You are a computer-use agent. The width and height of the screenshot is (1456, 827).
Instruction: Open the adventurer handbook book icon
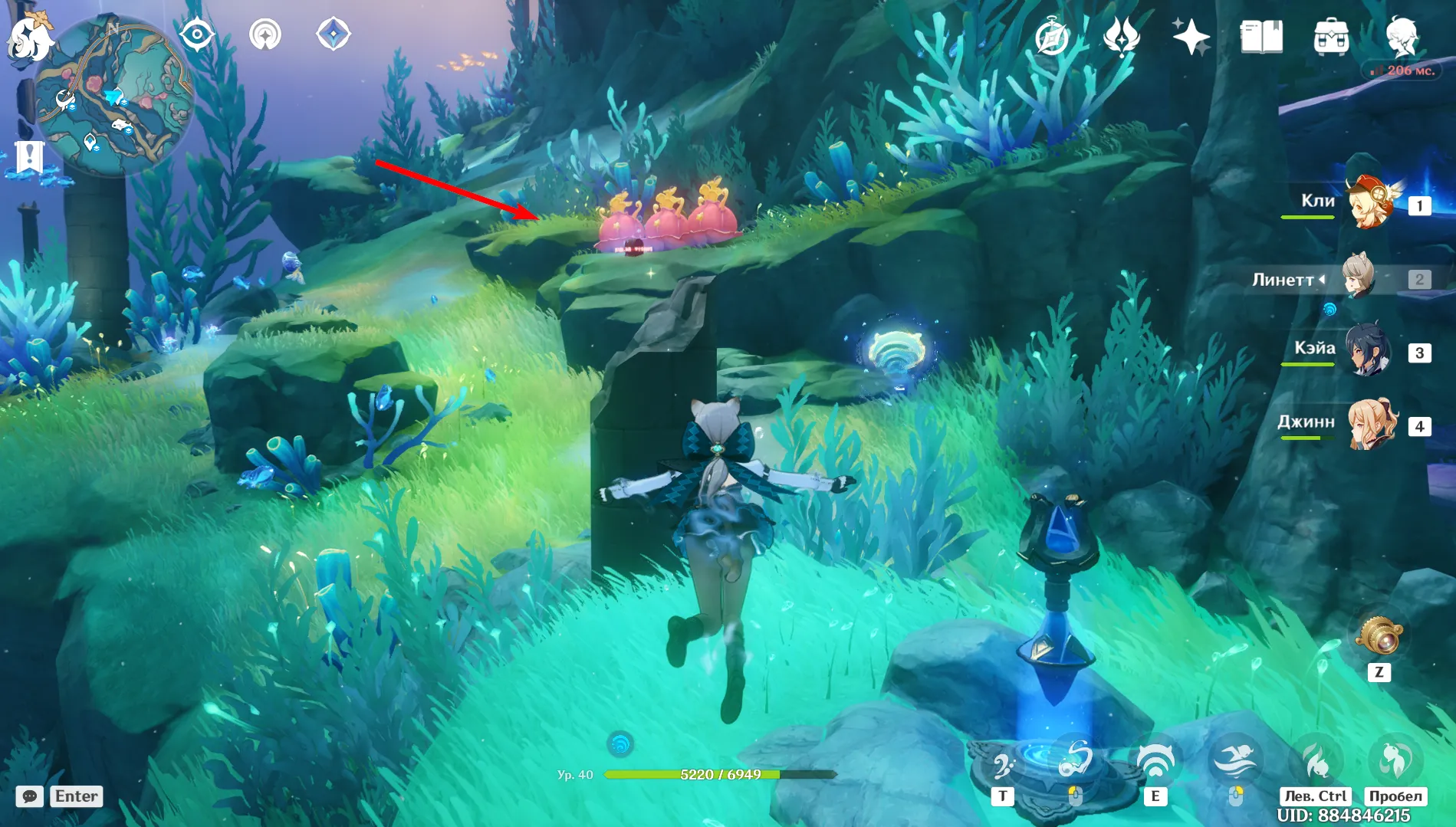[1261, 37]
